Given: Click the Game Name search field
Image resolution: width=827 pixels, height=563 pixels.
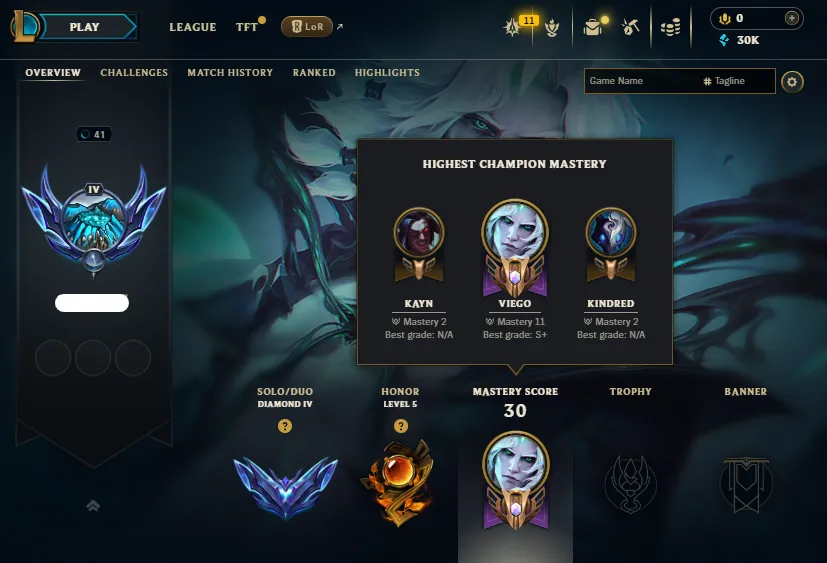Looking at the screenshot, I should (x=640, y=81).
